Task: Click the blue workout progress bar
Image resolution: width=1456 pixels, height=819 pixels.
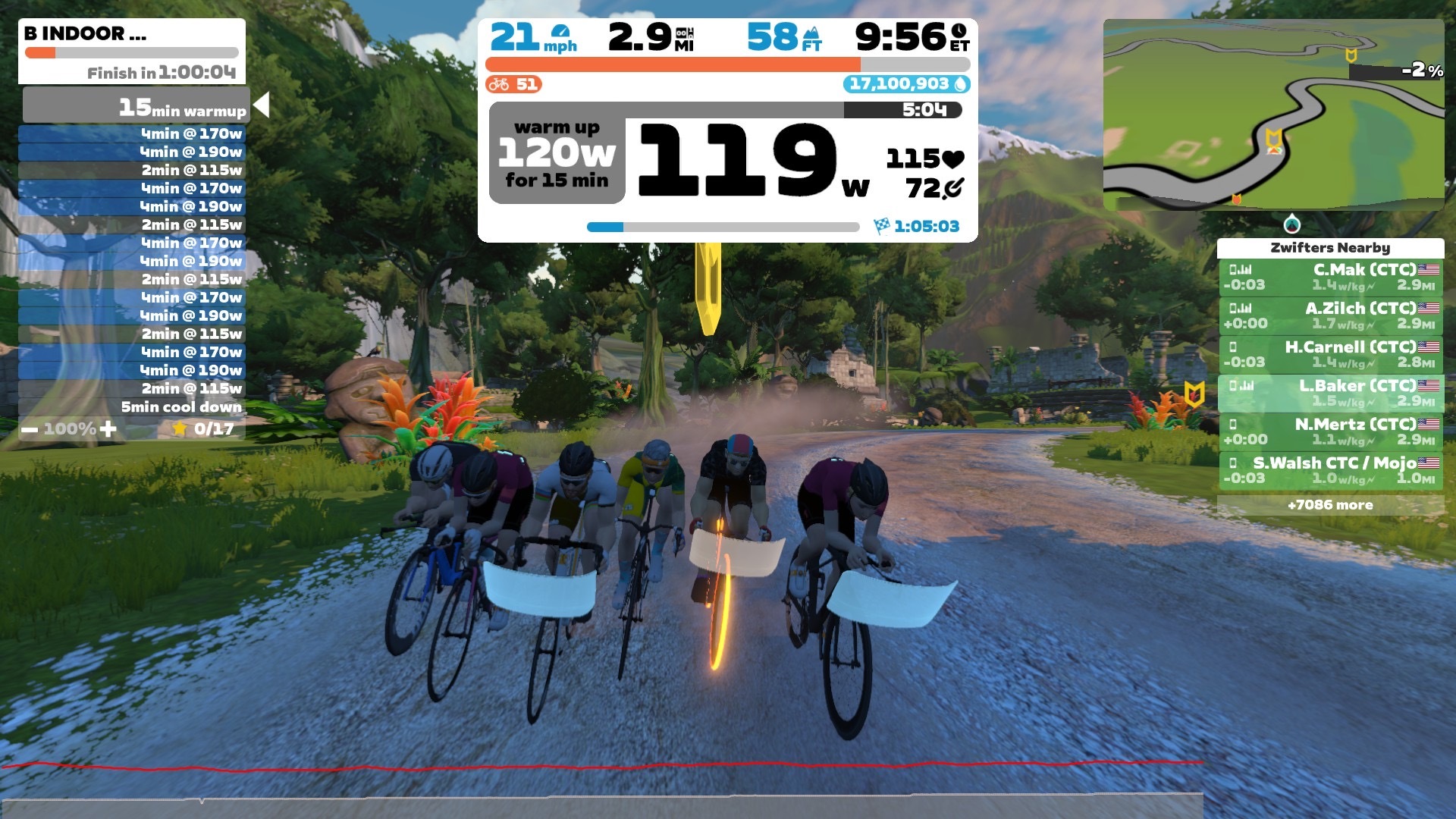Action: tap(607, 225)
